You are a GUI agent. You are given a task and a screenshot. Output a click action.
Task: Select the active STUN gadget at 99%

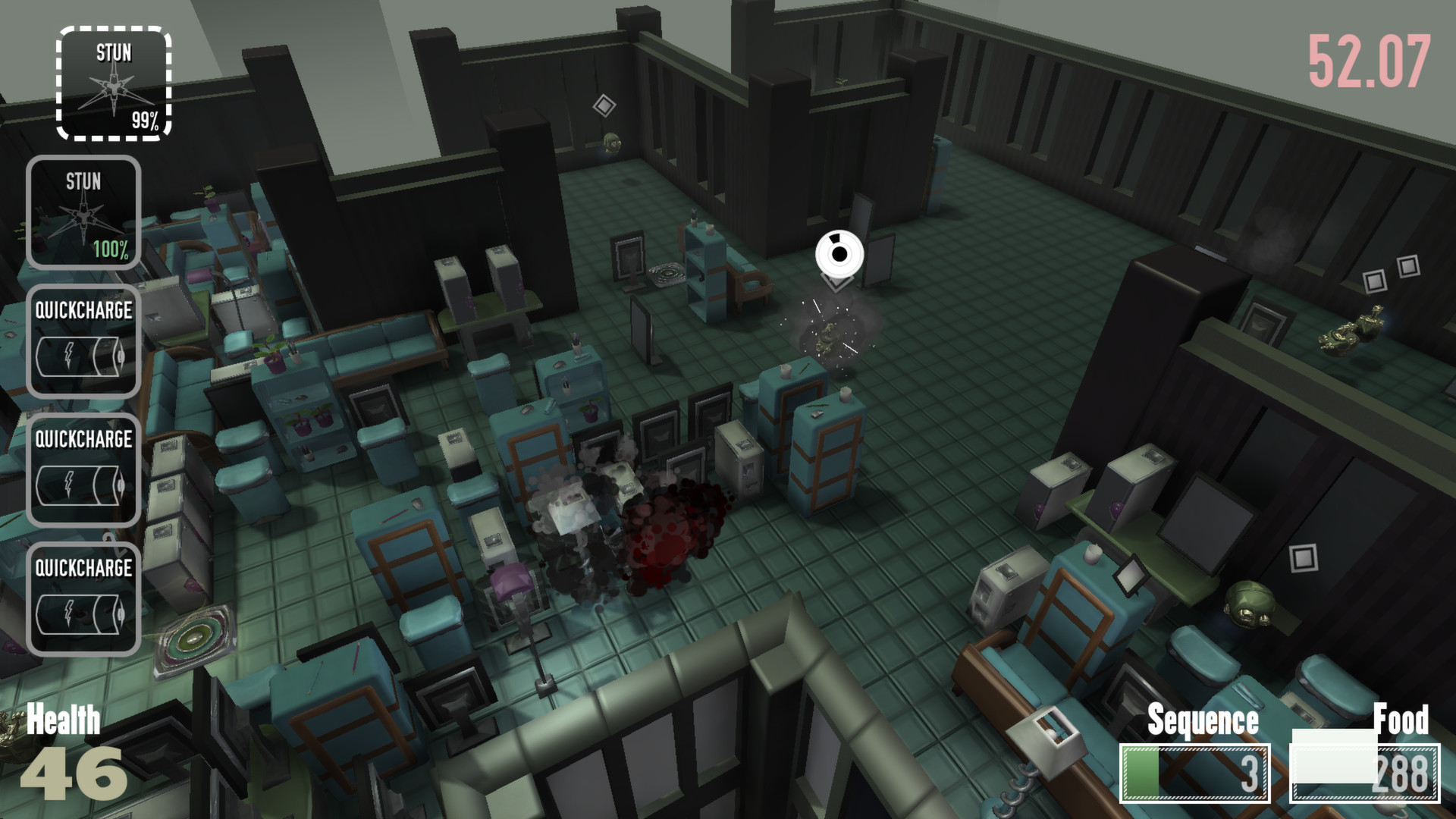click(114, 83)
